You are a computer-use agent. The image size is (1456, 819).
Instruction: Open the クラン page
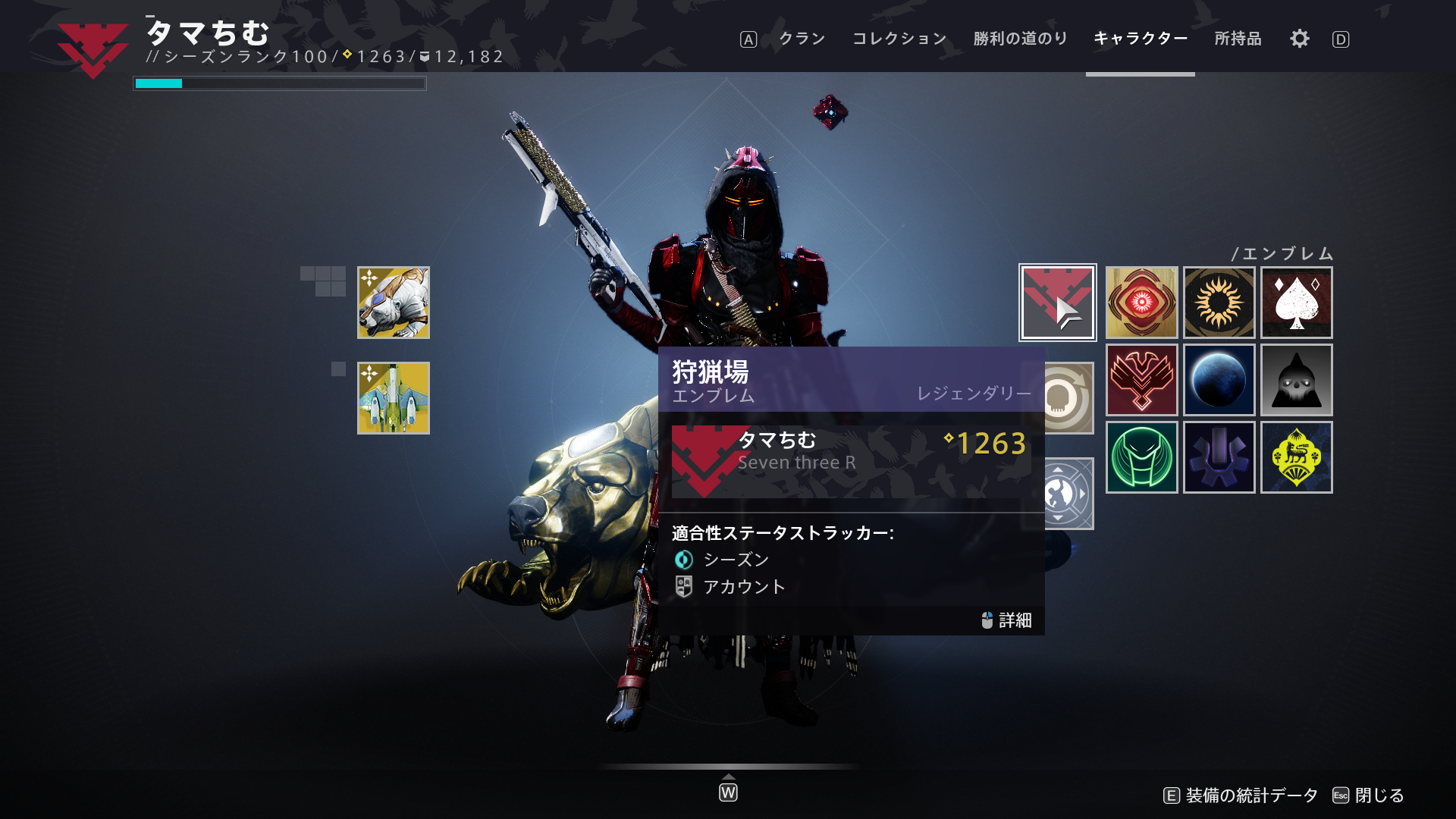801,39
